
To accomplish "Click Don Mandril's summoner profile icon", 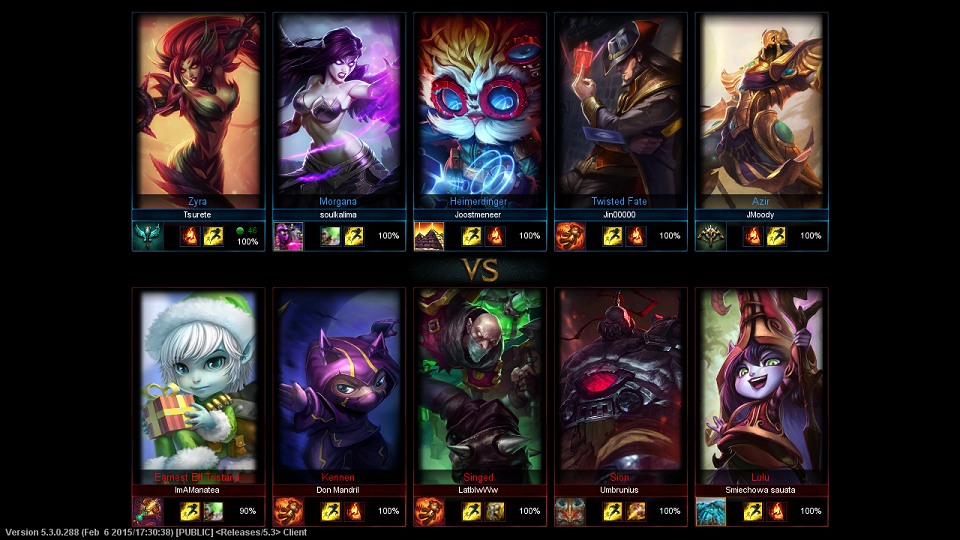I will click(288, 511).
